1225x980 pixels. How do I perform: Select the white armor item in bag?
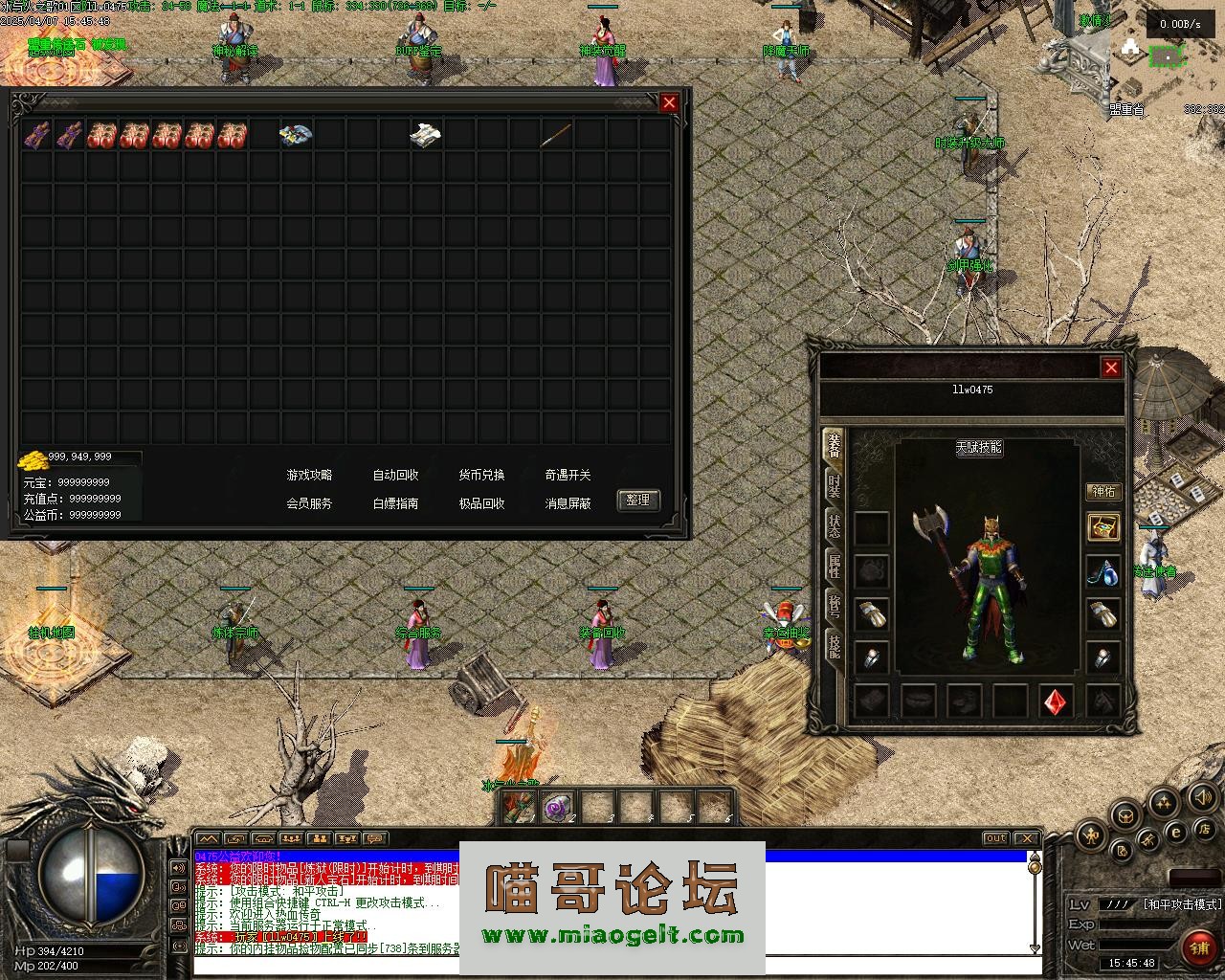click(x=425, y=135)
